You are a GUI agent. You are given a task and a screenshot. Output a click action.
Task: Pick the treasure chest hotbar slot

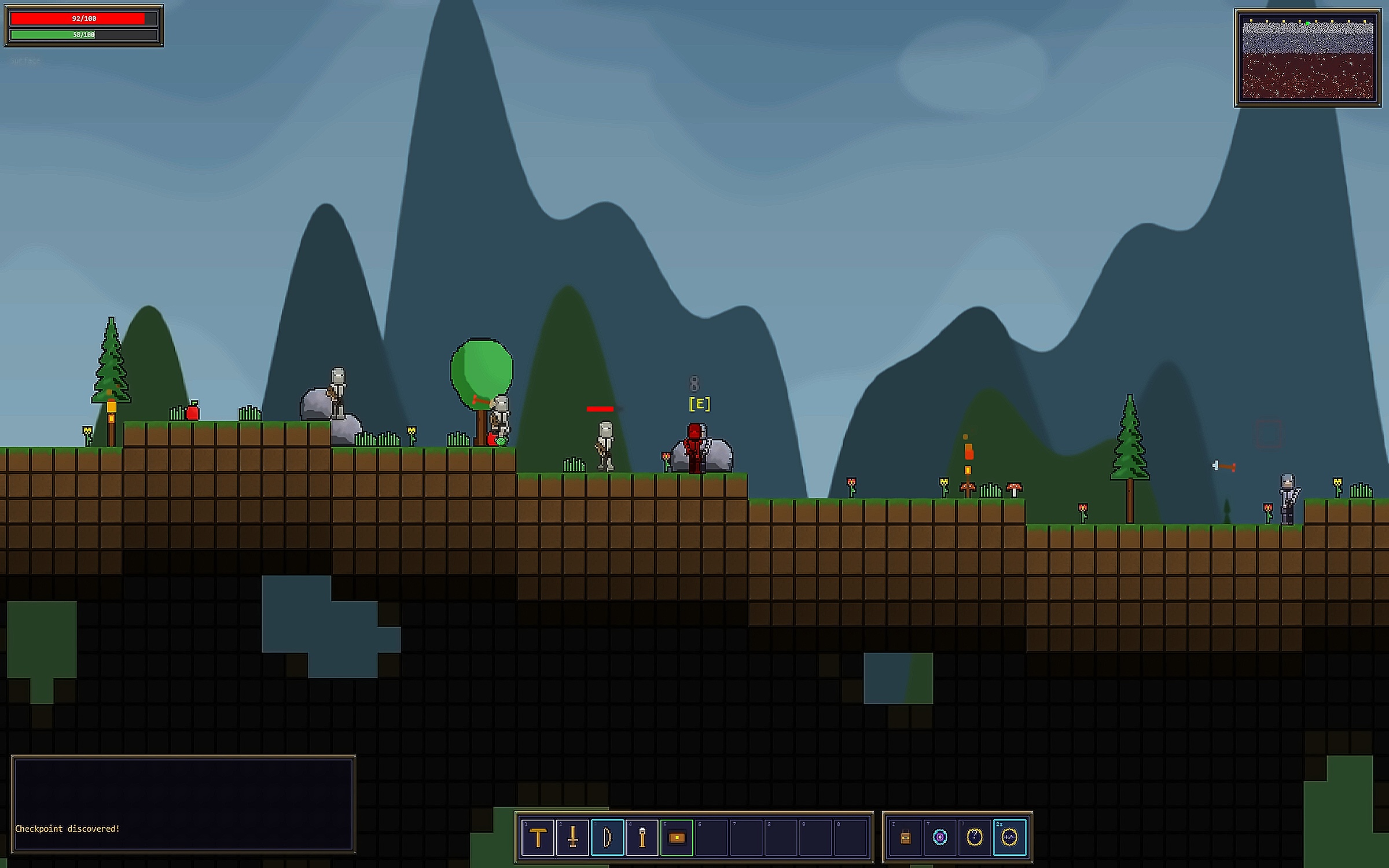click(x=677, y=837)
